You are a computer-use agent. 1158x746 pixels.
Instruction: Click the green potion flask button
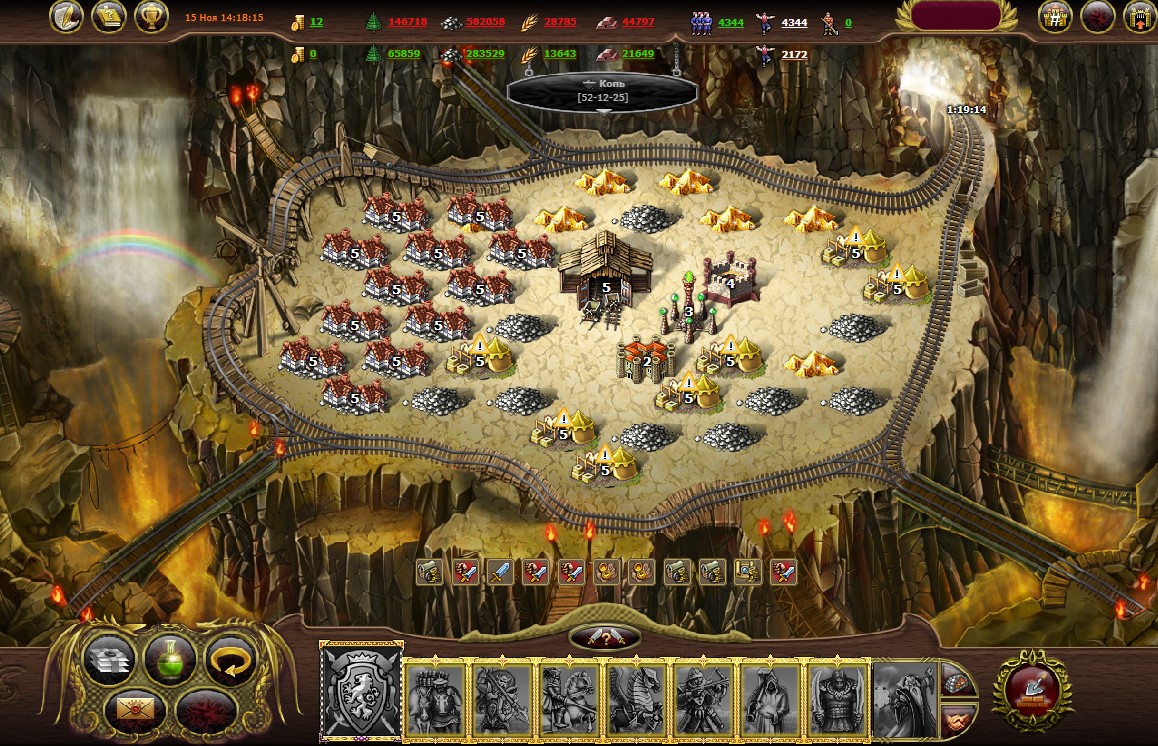169,659
